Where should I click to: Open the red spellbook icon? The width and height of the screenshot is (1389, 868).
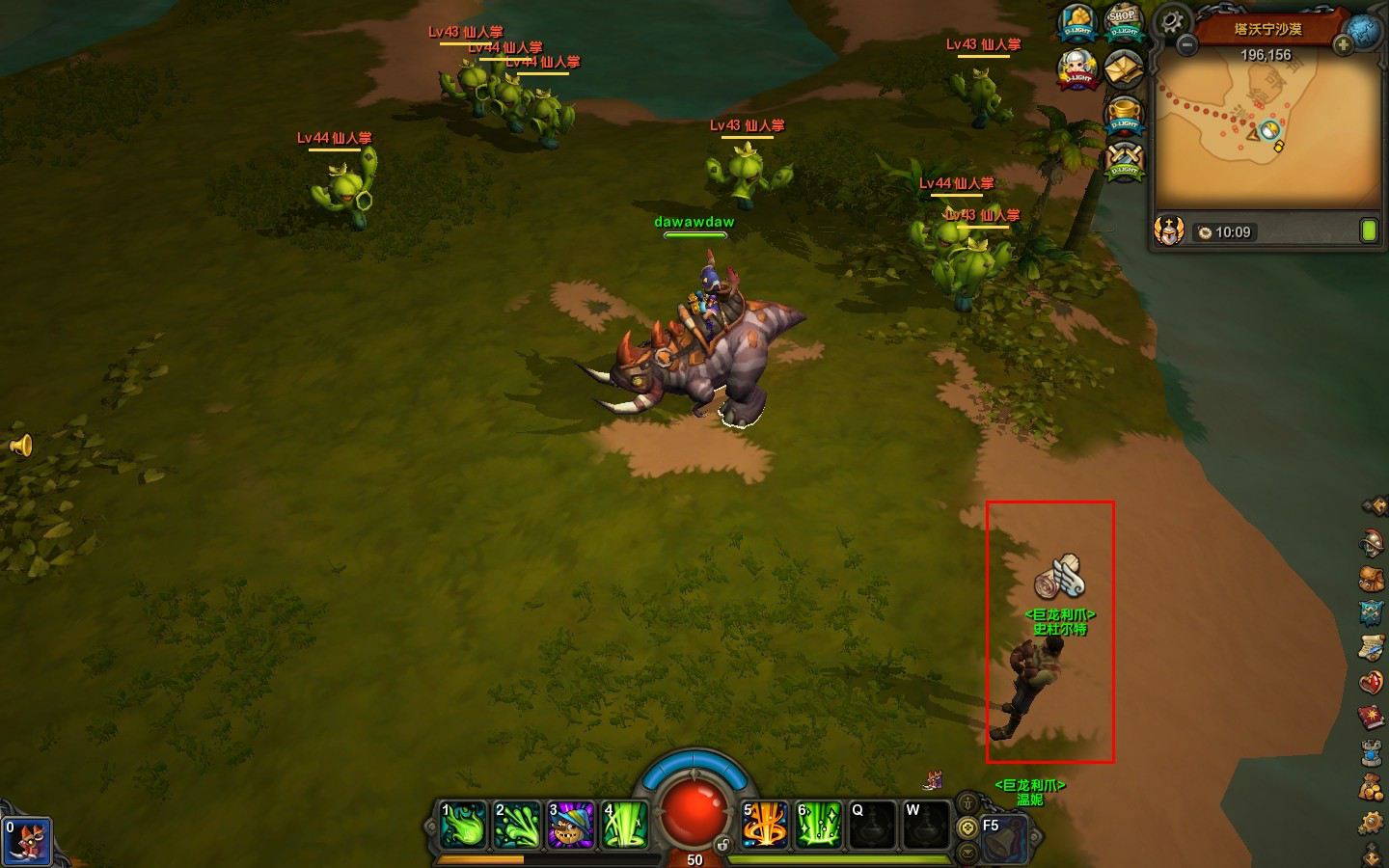coord(1372,718)
